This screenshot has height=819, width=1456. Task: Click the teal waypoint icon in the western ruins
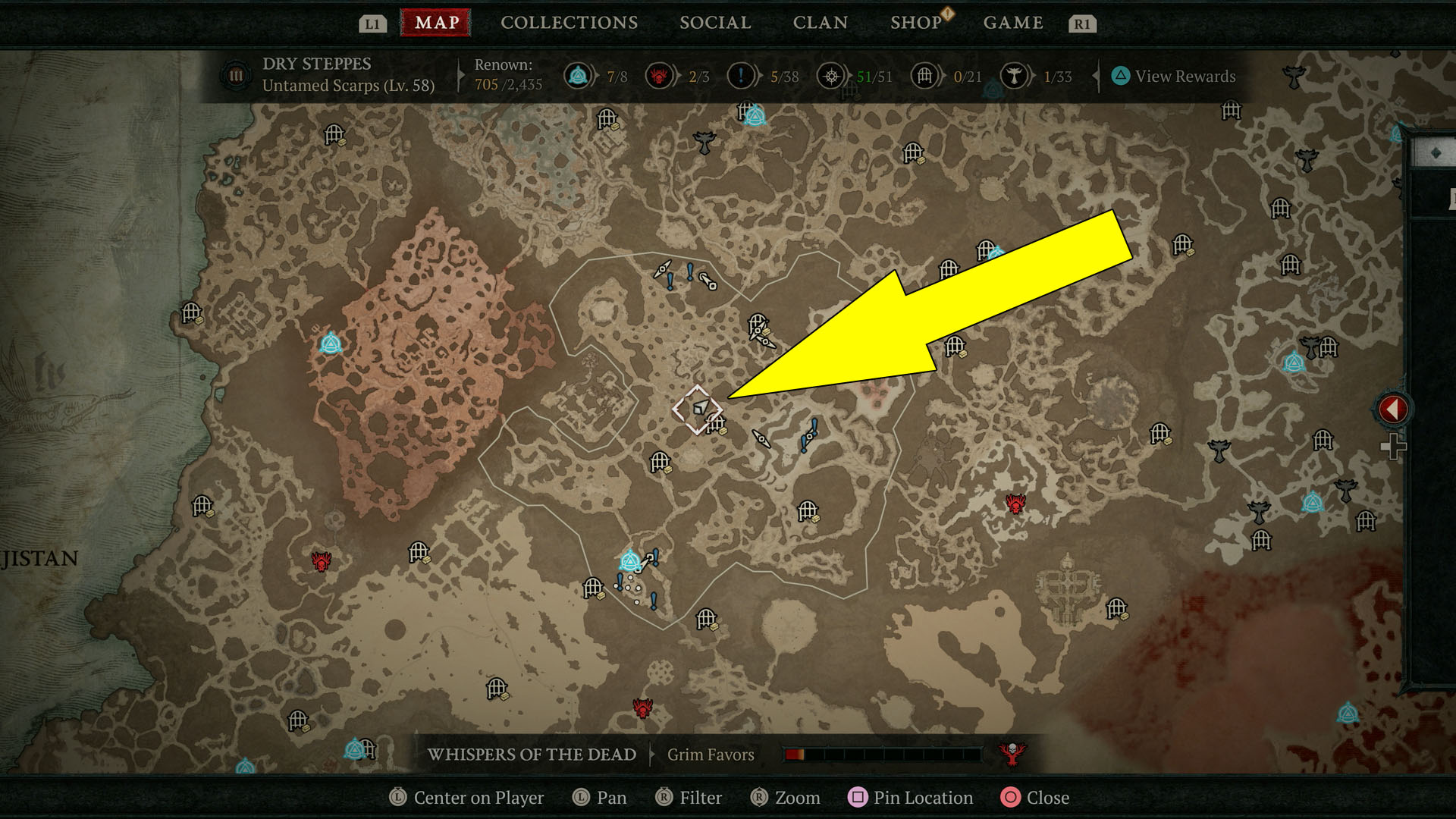pyautogui.click(x=330, y=345)
